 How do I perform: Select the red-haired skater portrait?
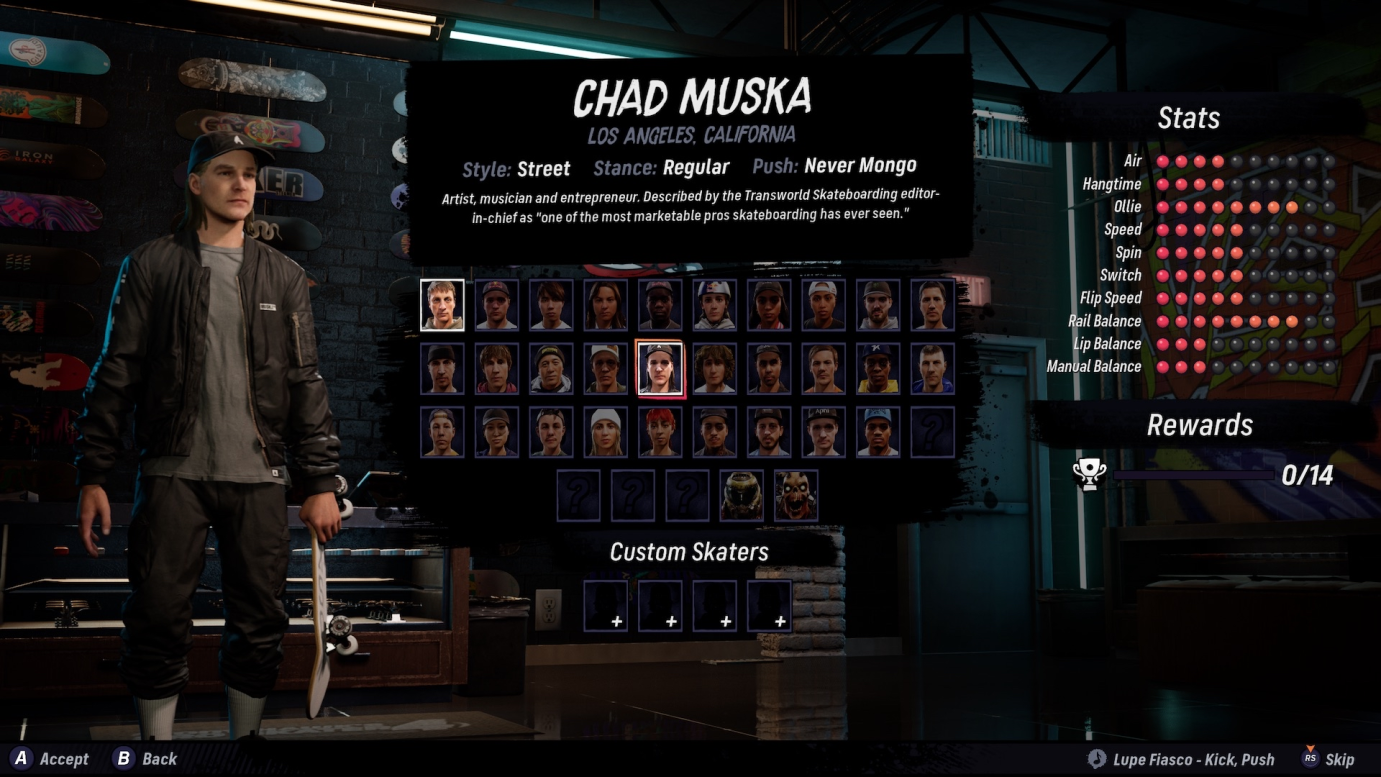660,432
